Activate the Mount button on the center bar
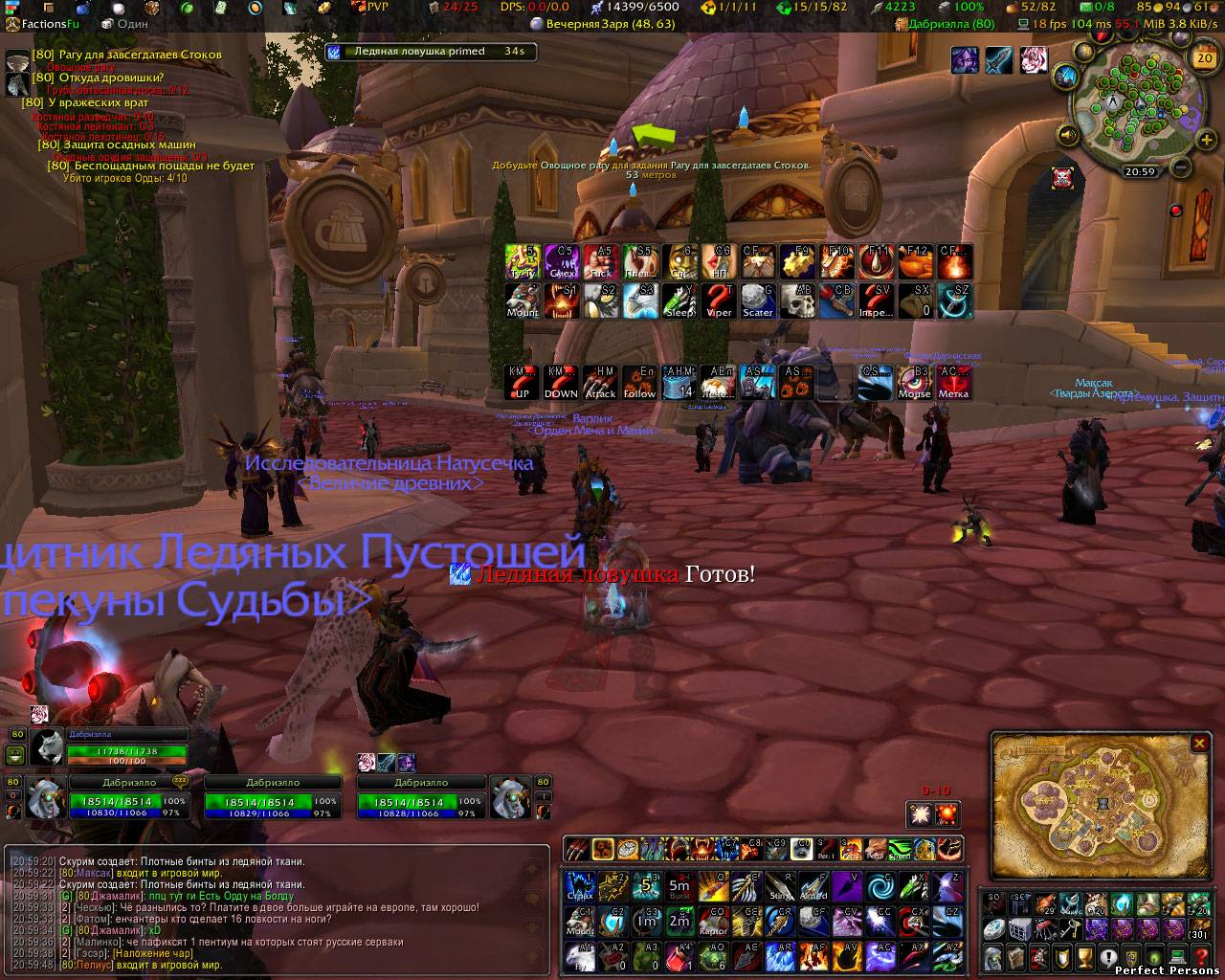The height and width of the screenshot is (980, 1225). point(522,301)
